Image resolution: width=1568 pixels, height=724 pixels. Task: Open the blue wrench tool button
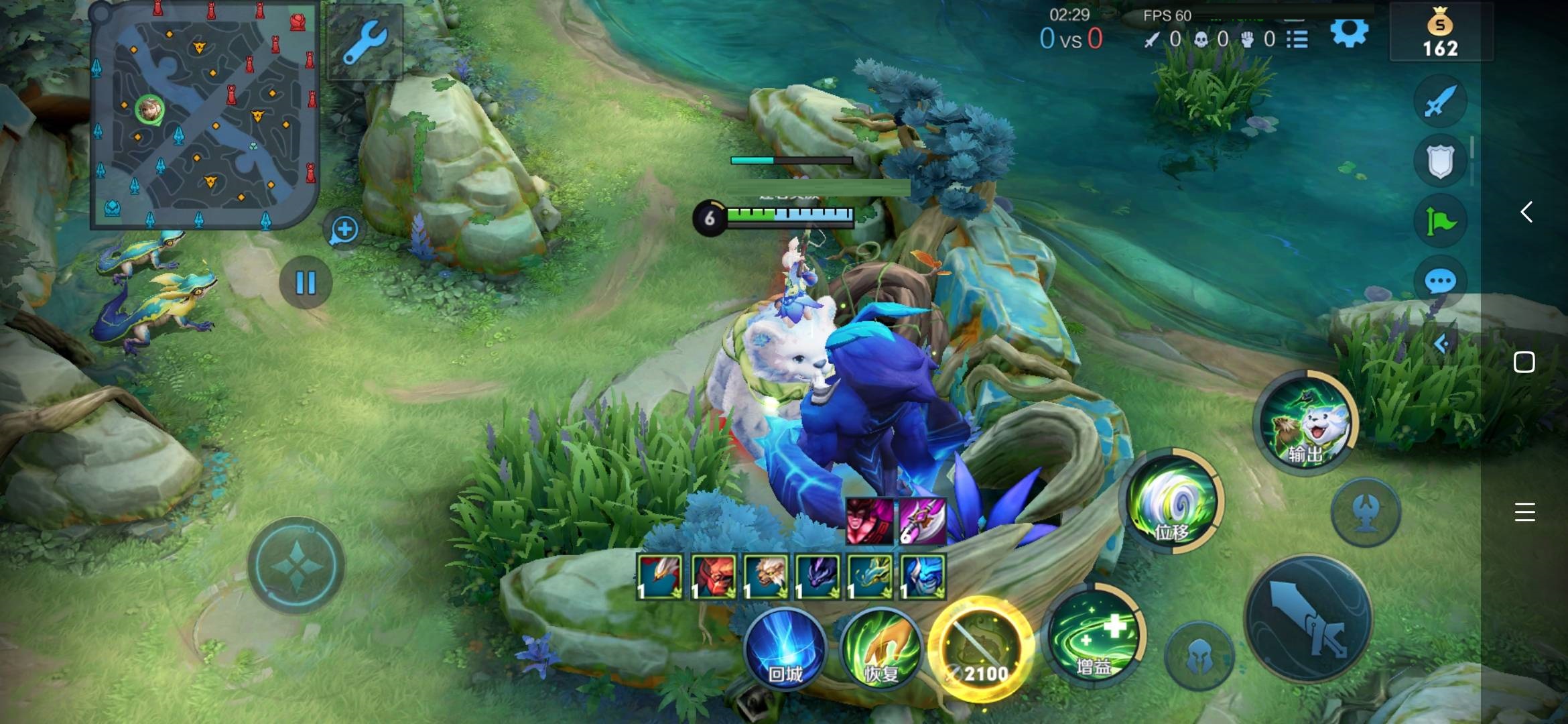pyautogui.click(x=365, y=43)
